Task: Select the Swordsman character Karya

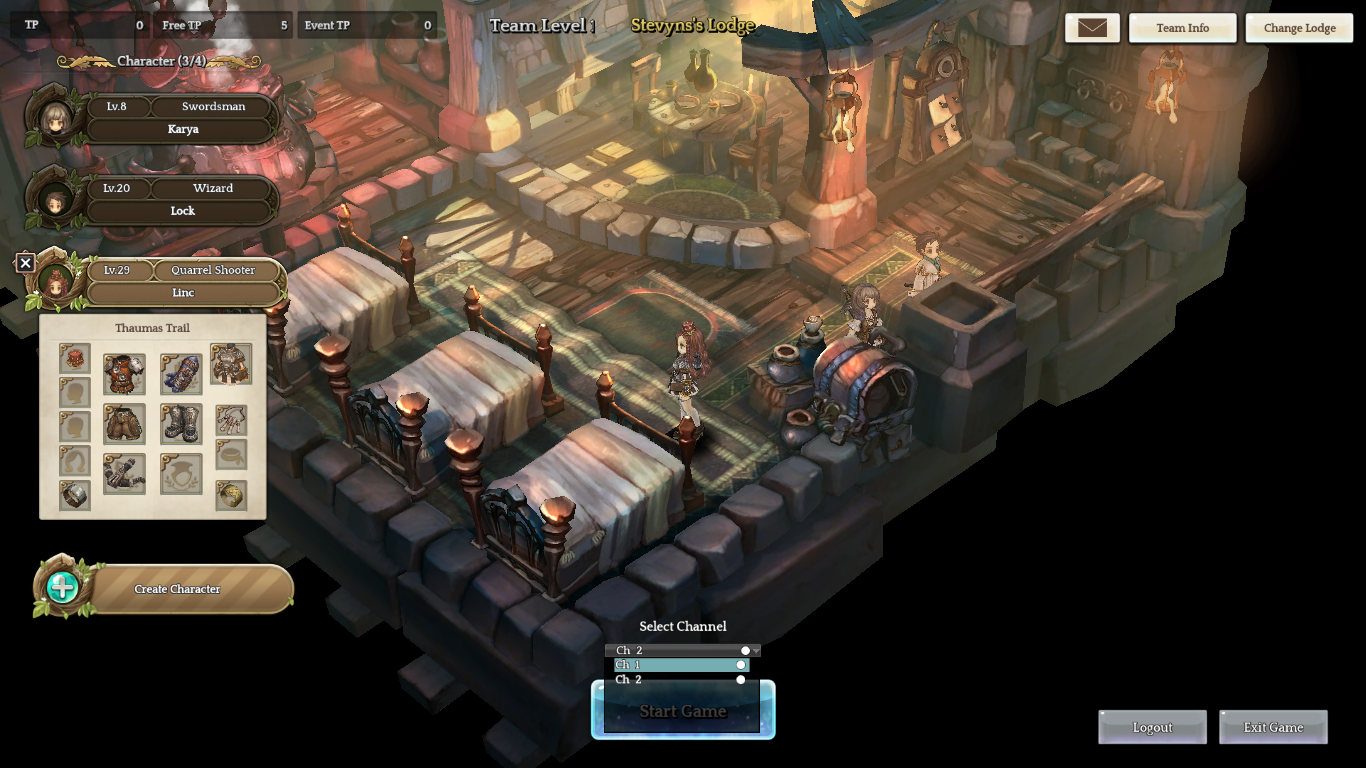Action: pos(180,118)
